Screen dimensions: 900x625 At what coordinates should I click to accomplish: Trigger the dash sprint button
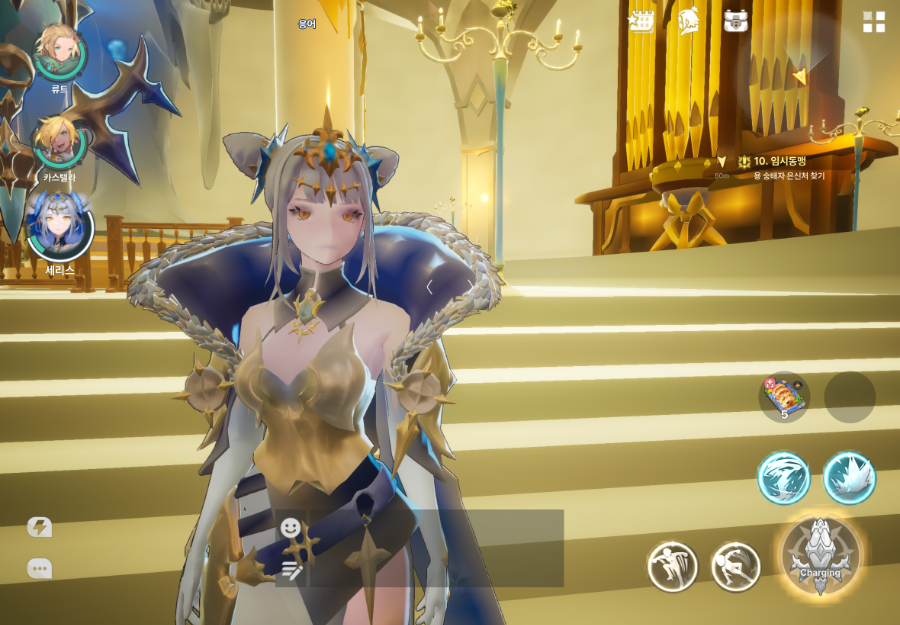tap(735, 567)
